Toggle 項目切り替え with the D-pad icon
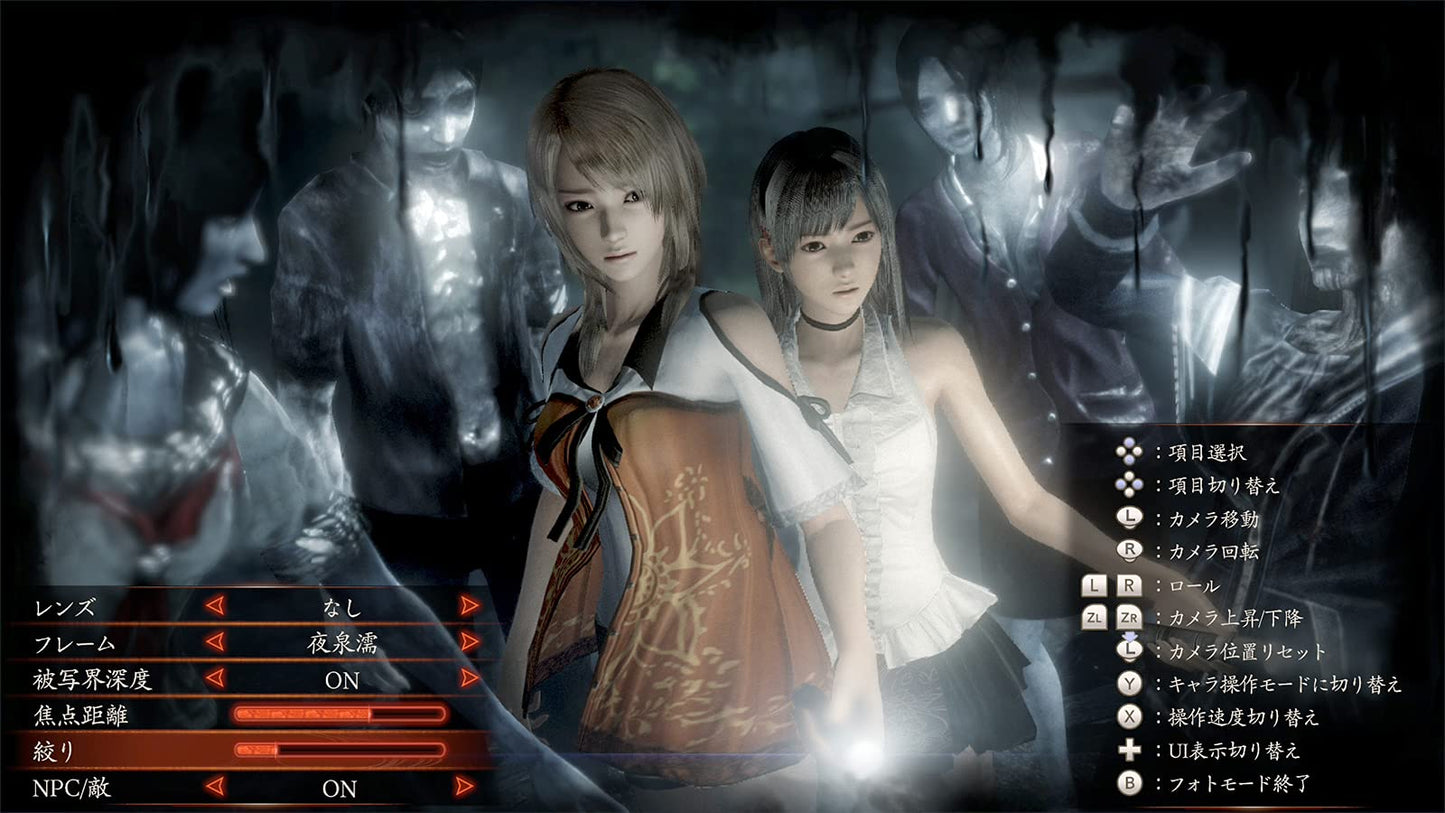 [x=1129, y=485]
